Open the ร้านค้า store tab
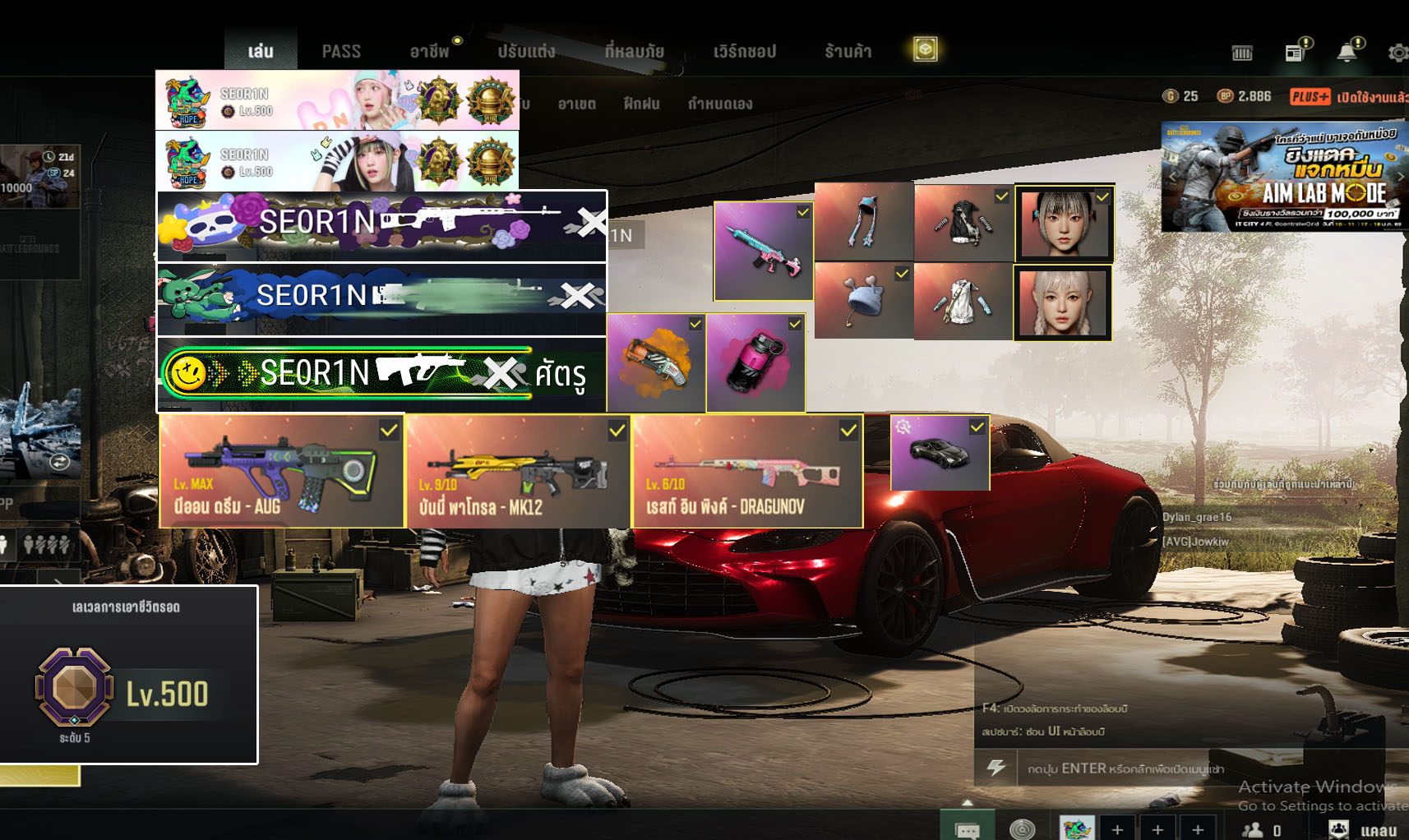1409x840 pixels. coord(848,51)
